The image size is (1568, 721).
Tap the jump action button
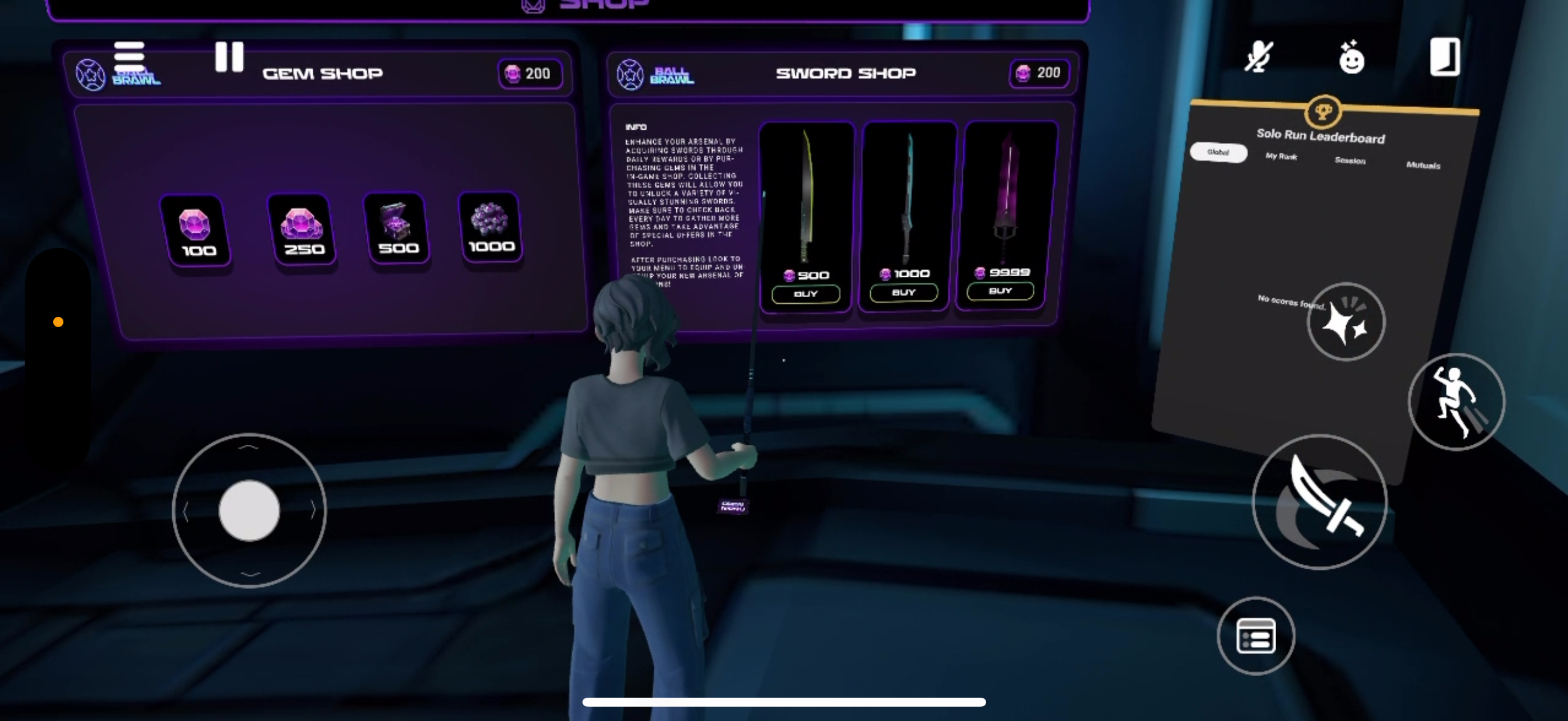click(1456, 402)
